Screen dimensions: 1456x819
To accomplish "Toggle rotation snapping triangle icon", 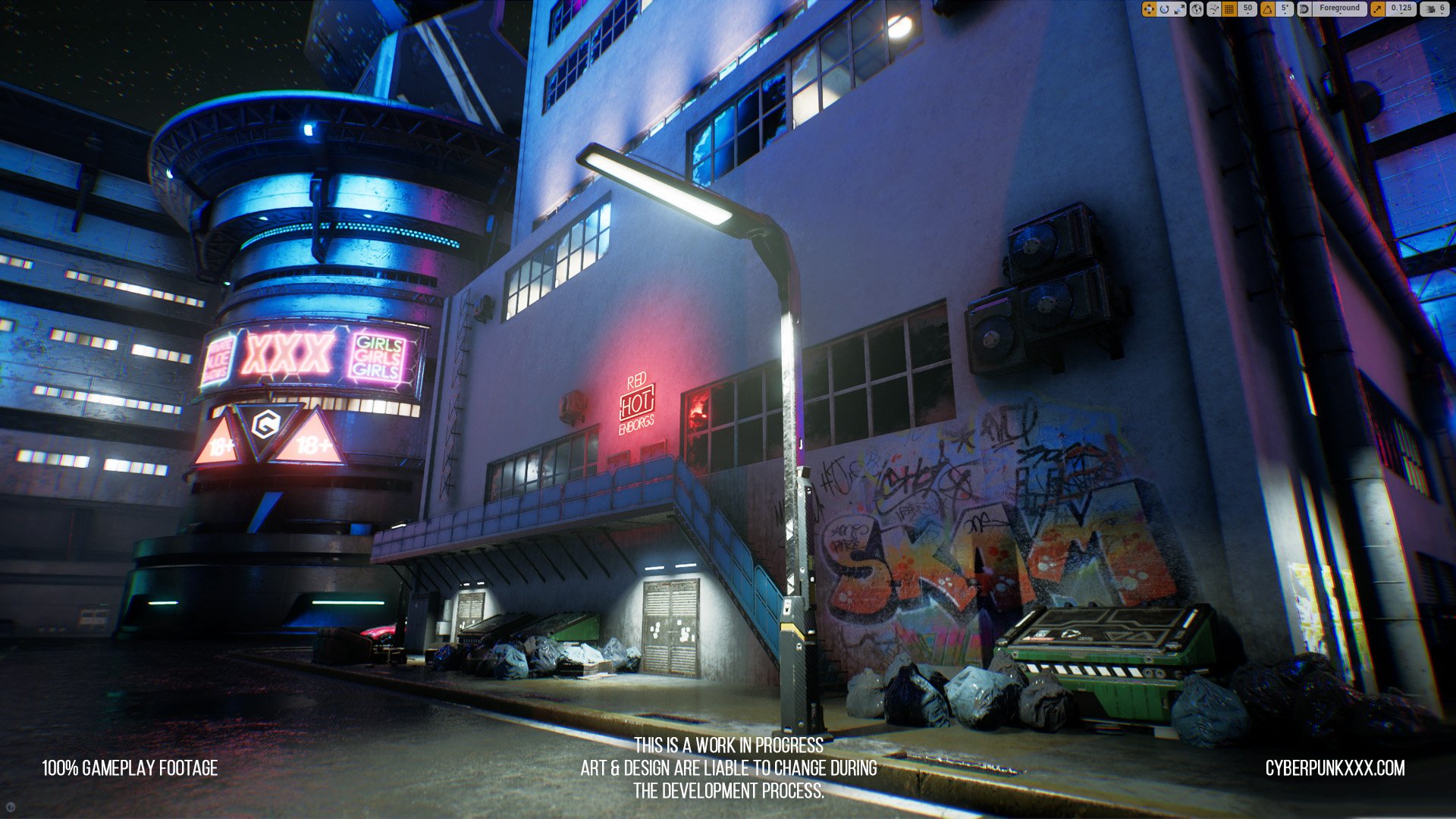I will pyautogui.click(x=1267, y=9).
